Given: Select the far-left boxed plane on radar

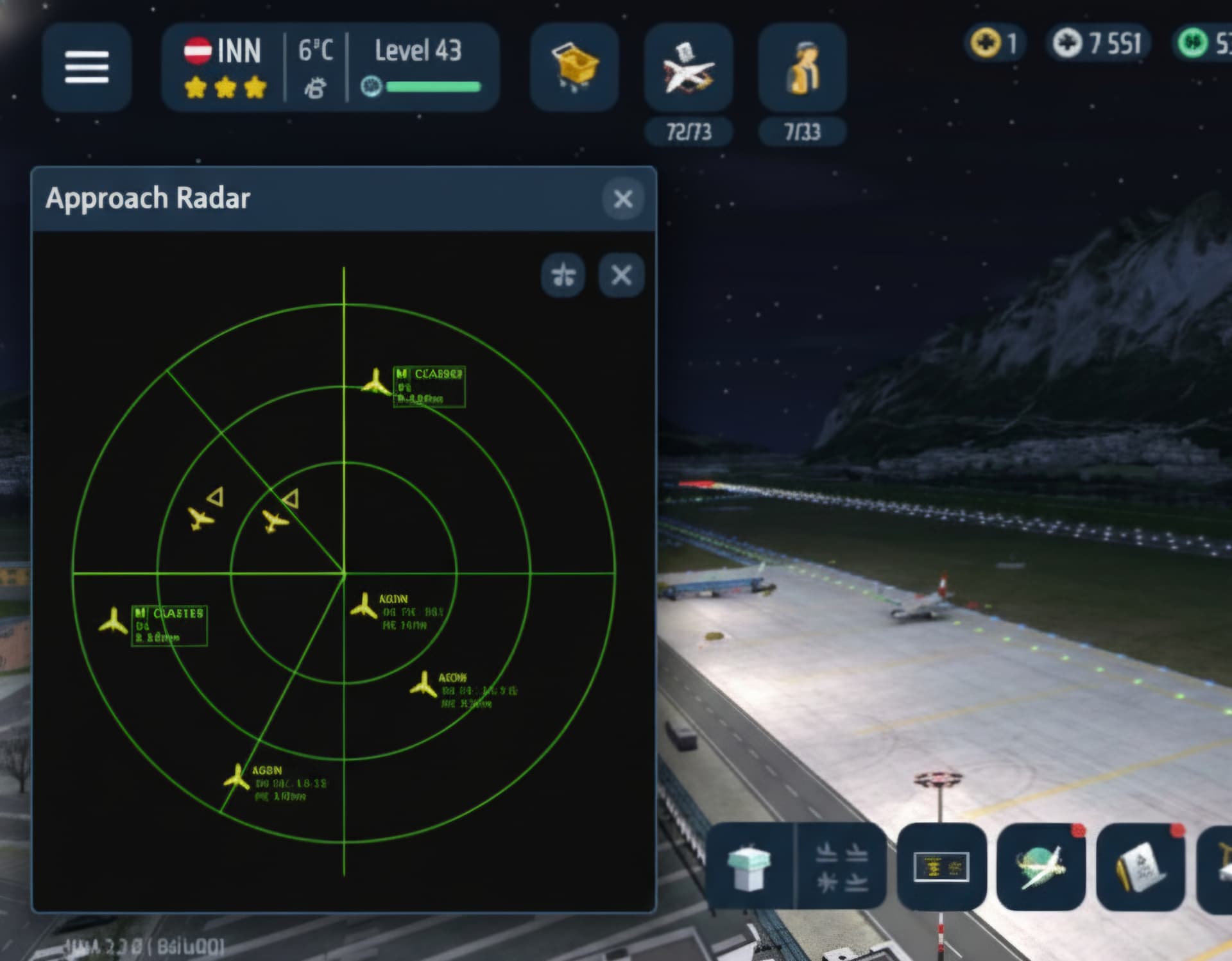Looking at the screenshot, I should (114, 621).
